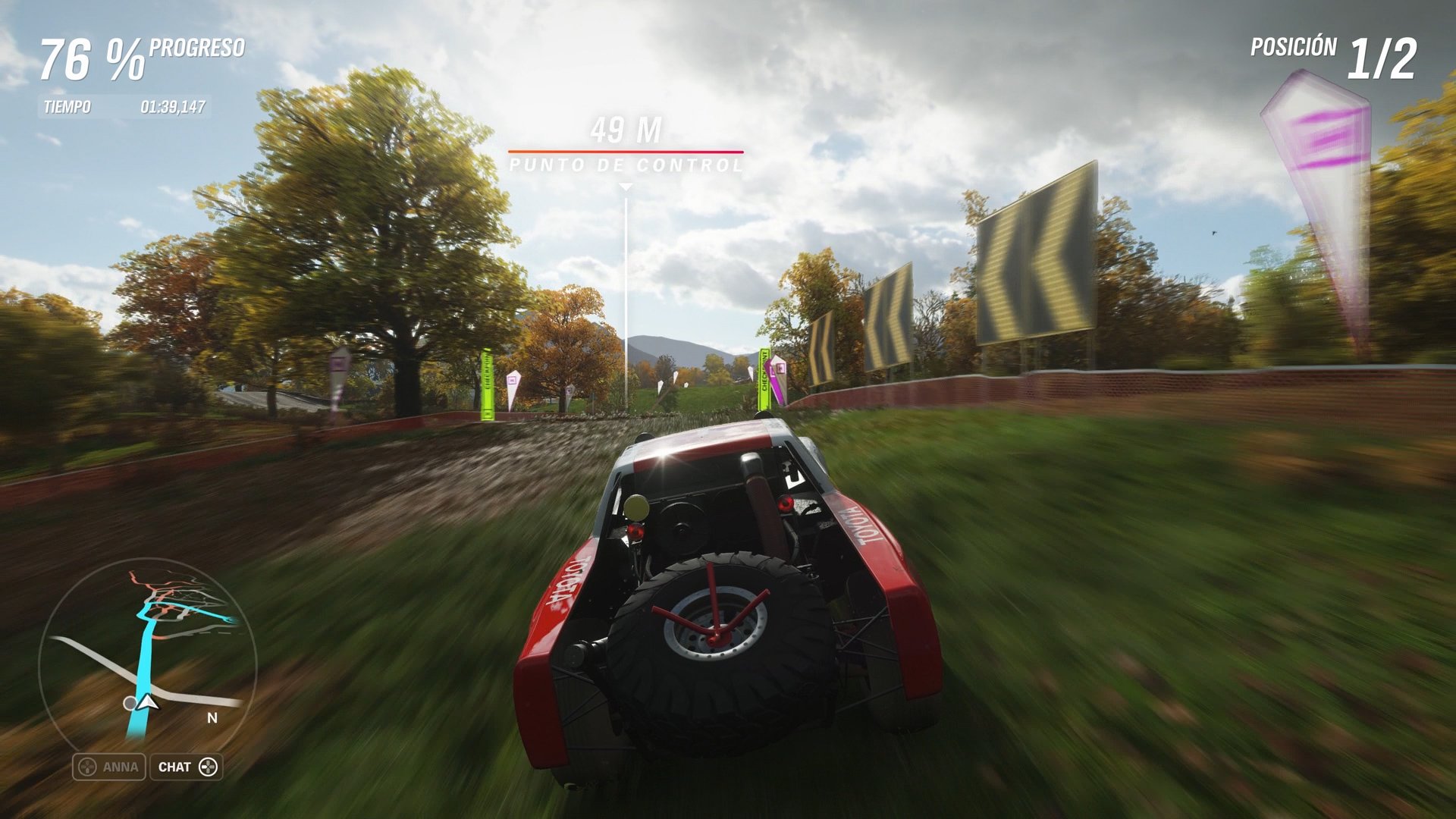Toggle the ANNA assistant button

(110, 767)
